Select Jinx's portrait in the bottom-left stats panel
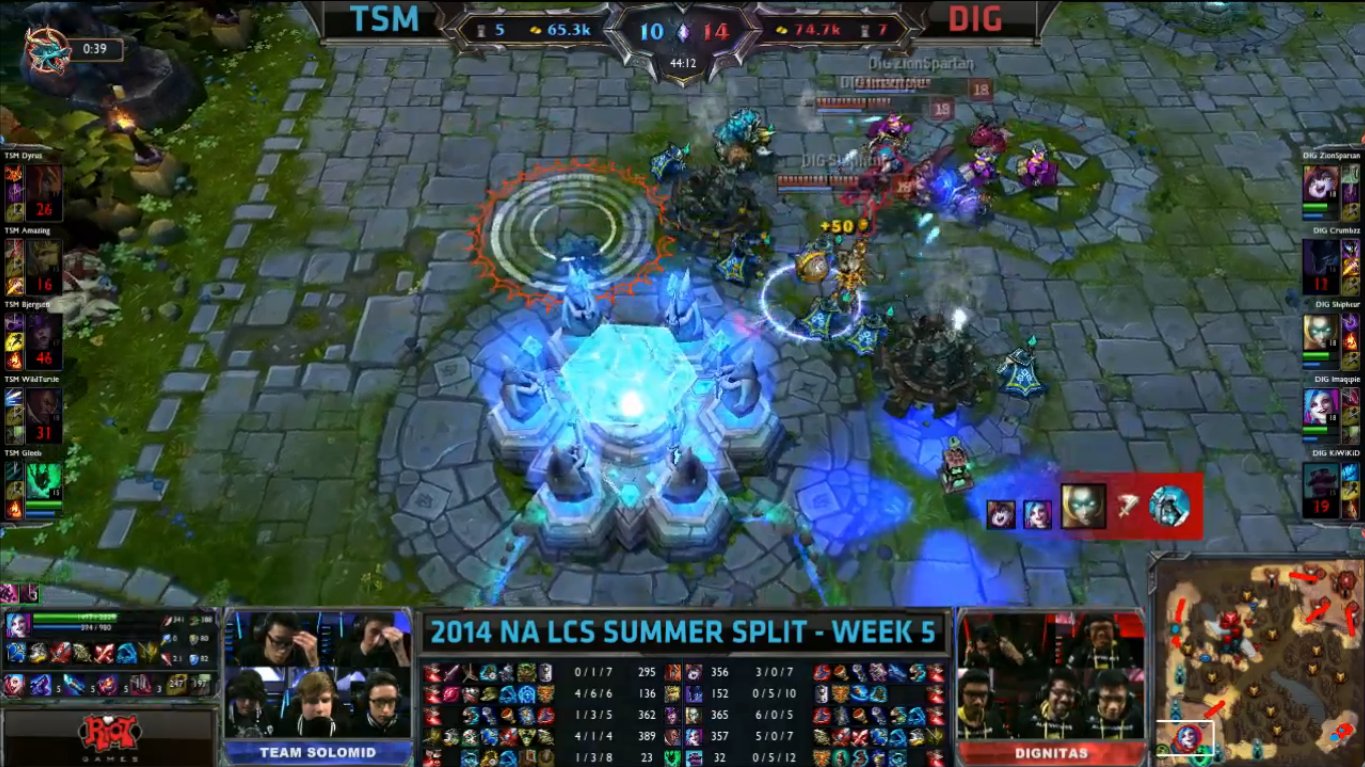1365x767 pixels. click(x=18, y=625)
